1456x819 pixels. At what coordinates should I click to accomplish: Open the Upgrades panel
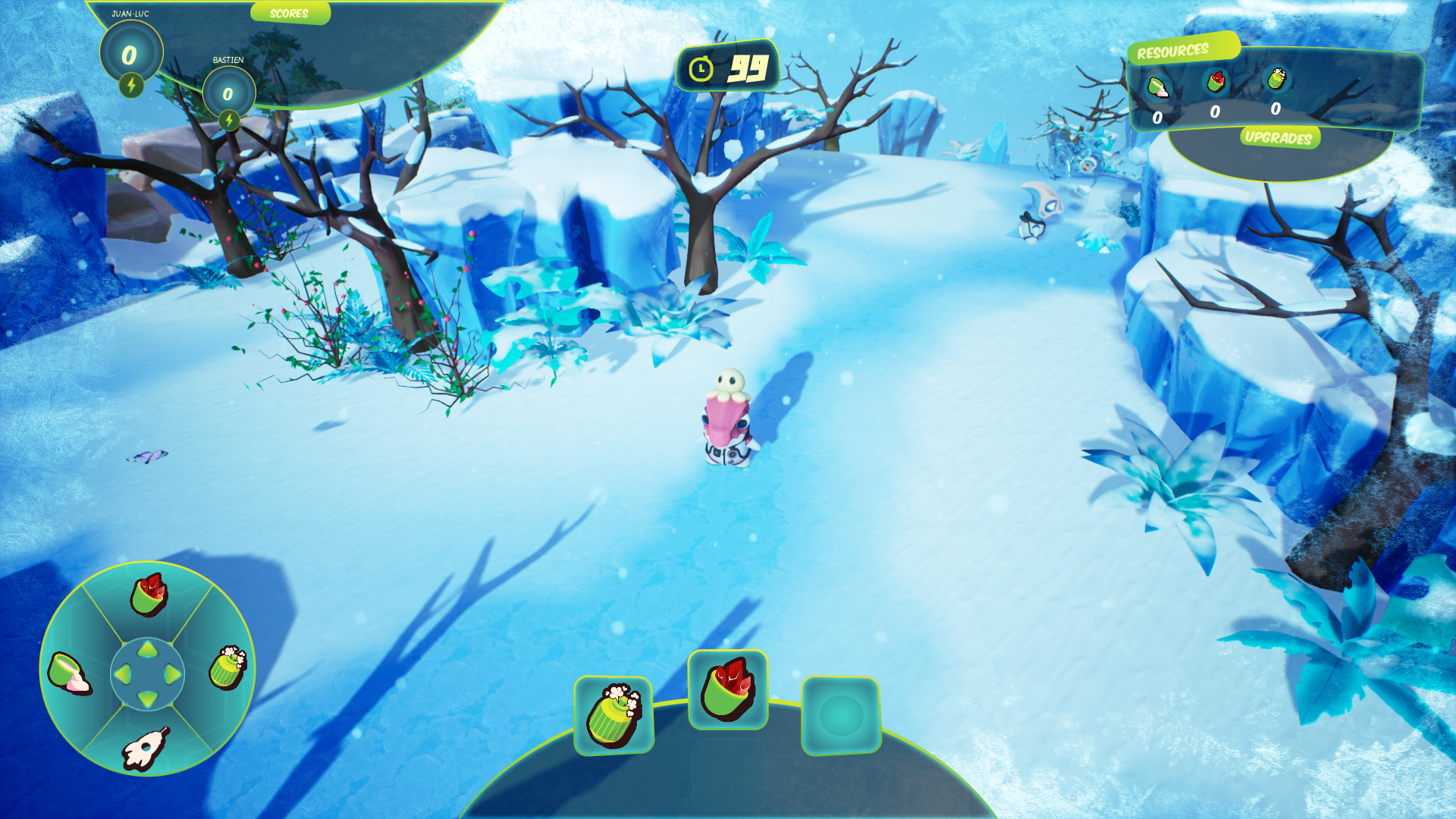[1279, 137]
